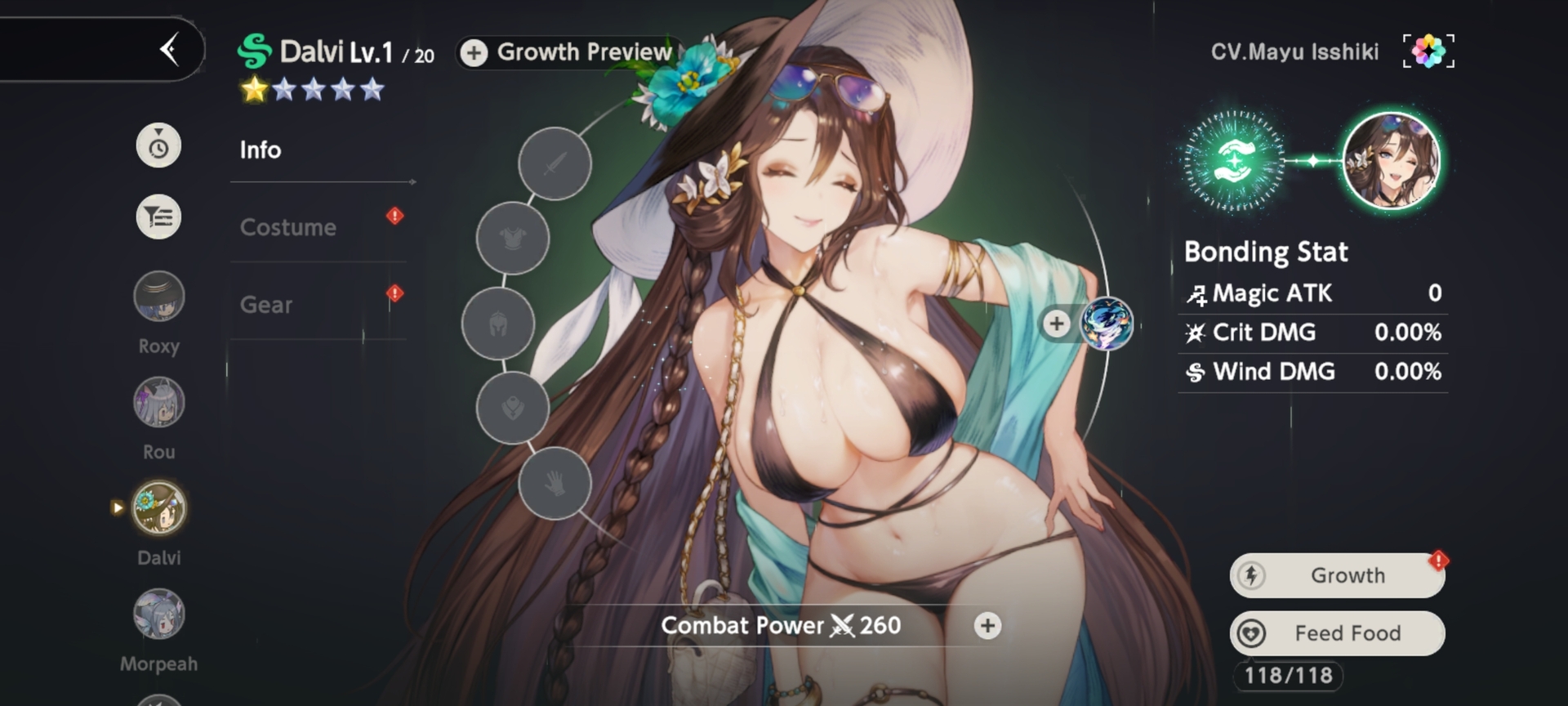This screenshot has width=1568, height=706.
Task: Expand Combat Power details with plus button
Action: coord(987,626)
